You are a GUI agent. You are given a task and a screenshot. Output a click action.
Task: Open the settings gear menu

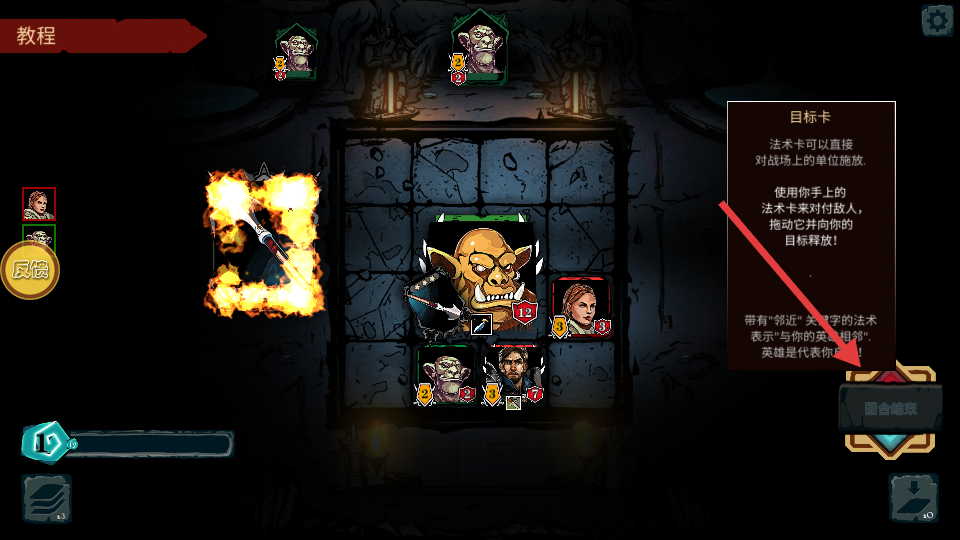[x=937, y=20]
